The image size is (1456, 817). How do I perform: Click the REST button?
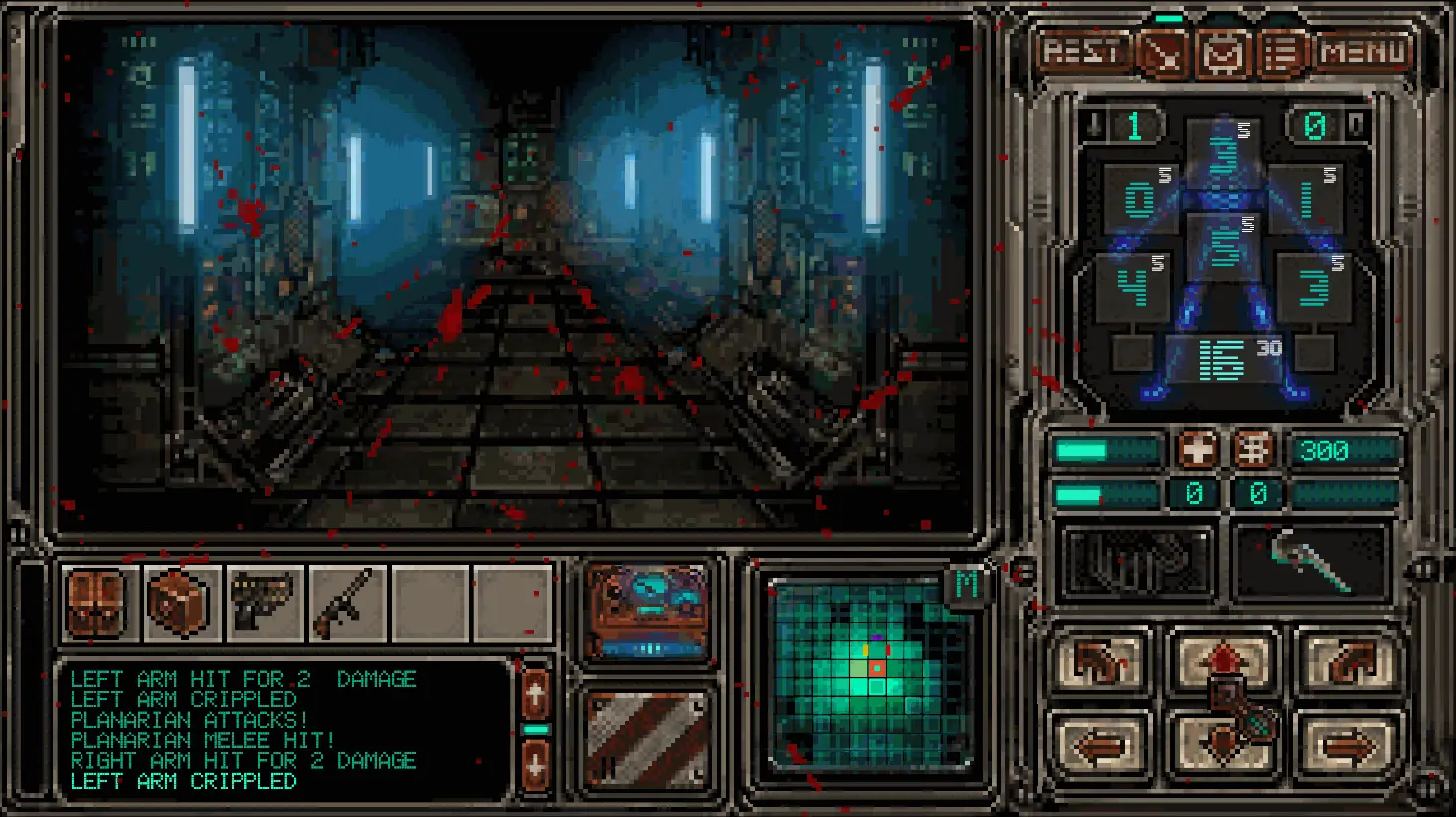pyautogui.click(x=1082, y=51)
